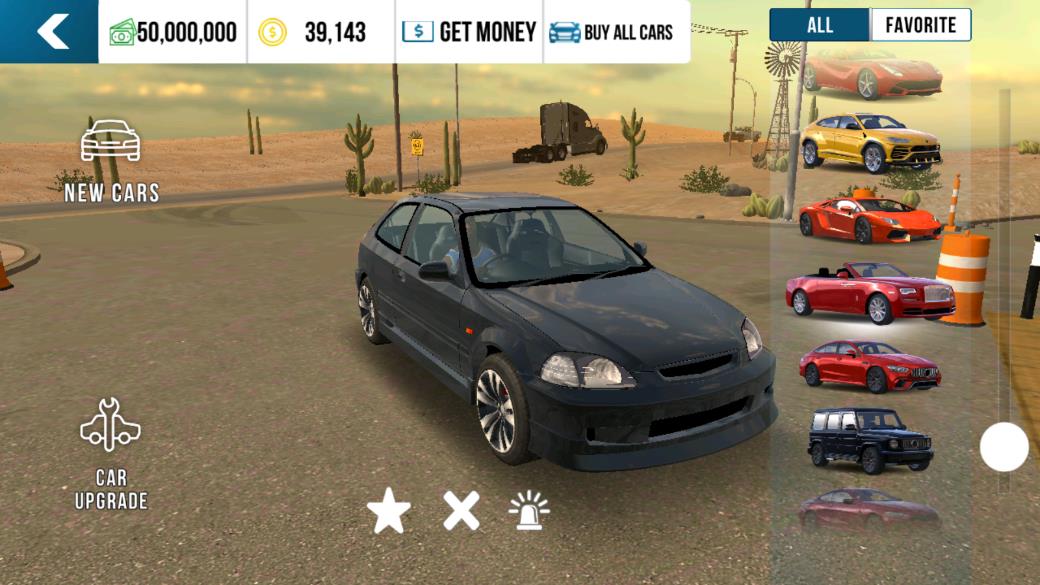This screenshot has height=585, width=1040.
Task: Choose the black boxy SUV thumbnail
Action: coord(869,440)
